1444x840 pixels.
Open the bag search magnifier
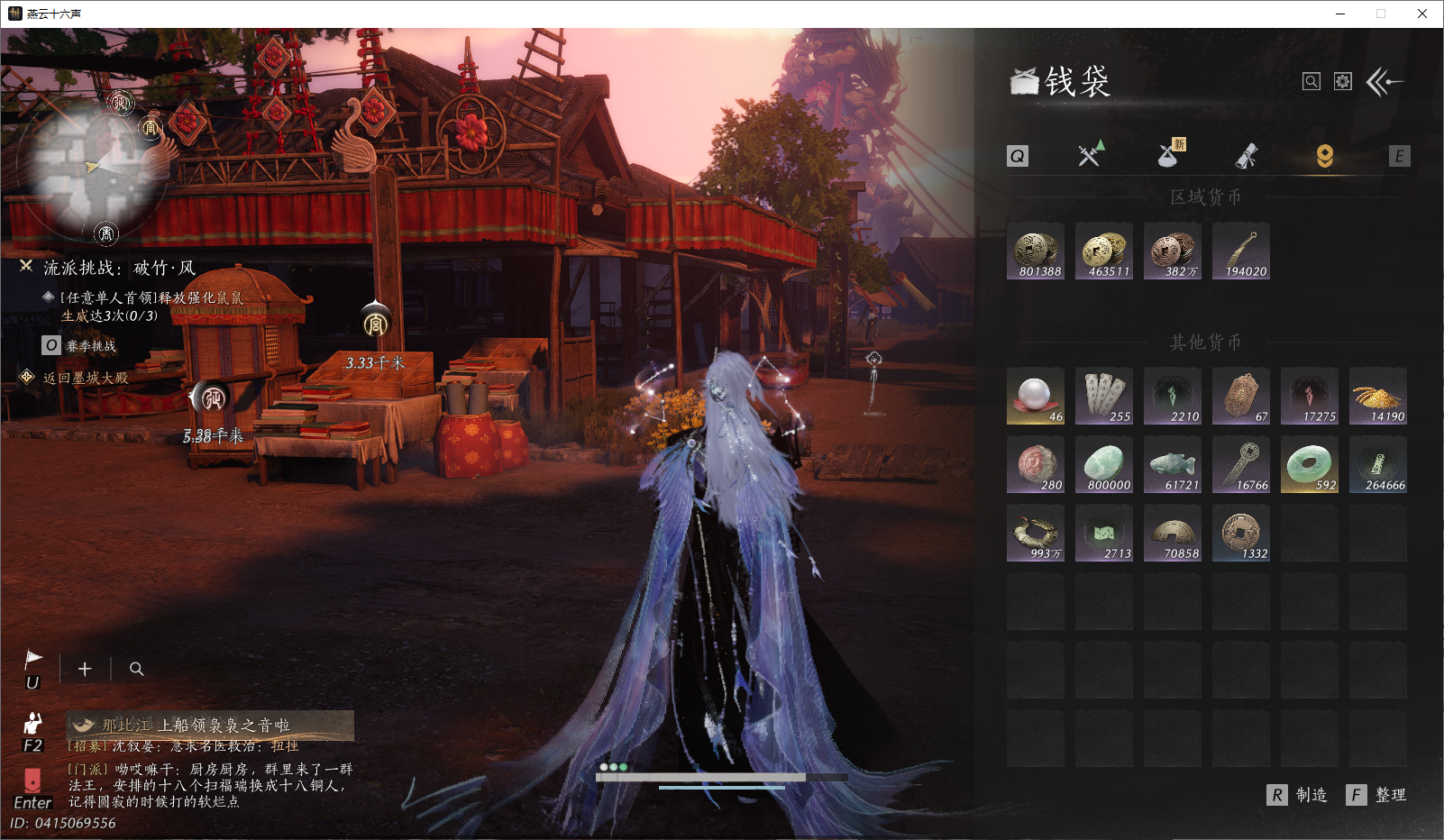(x=1311, y=82)
